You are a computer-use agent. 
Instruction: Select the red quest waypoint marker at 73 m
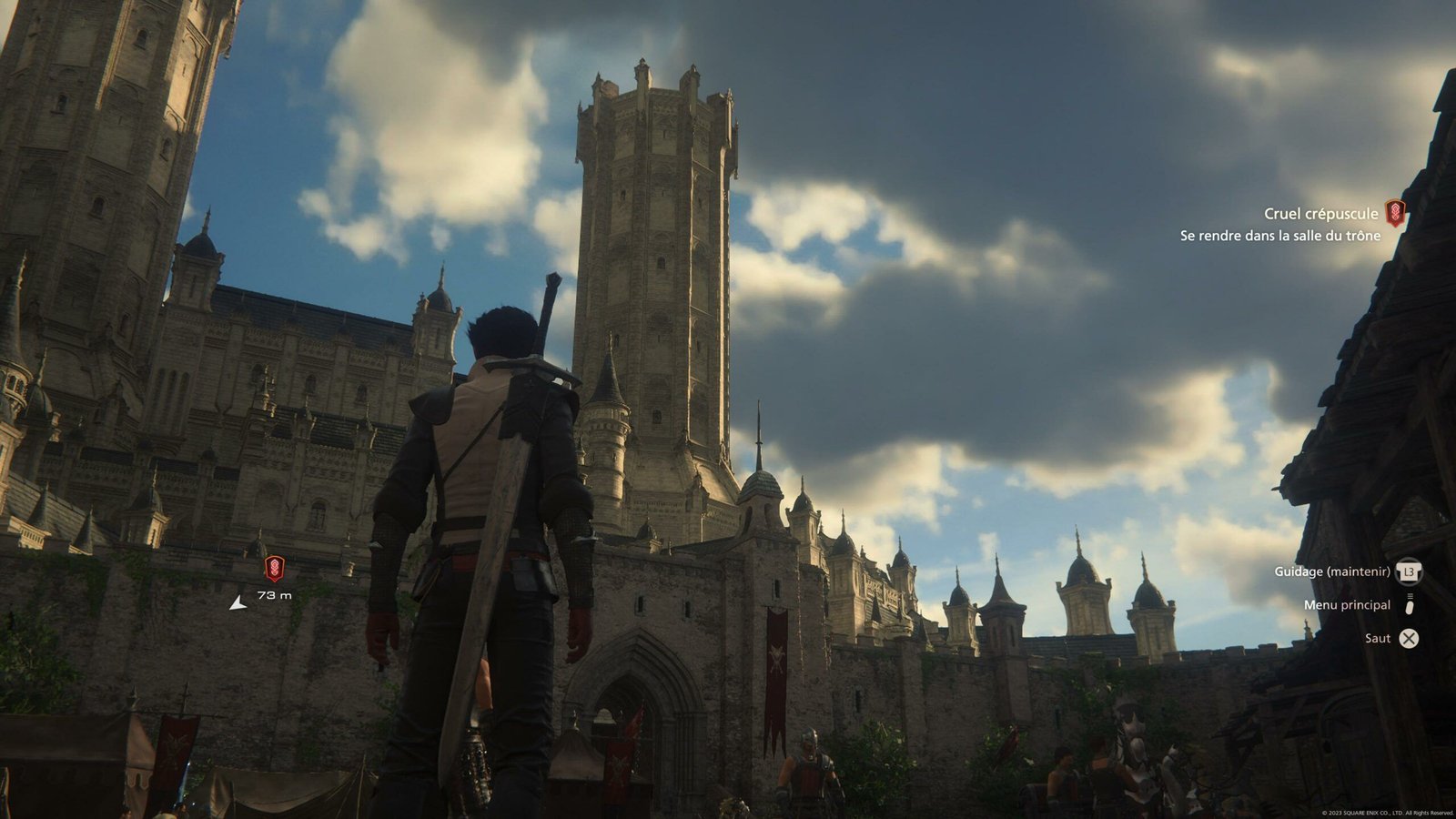pos(274,569)
